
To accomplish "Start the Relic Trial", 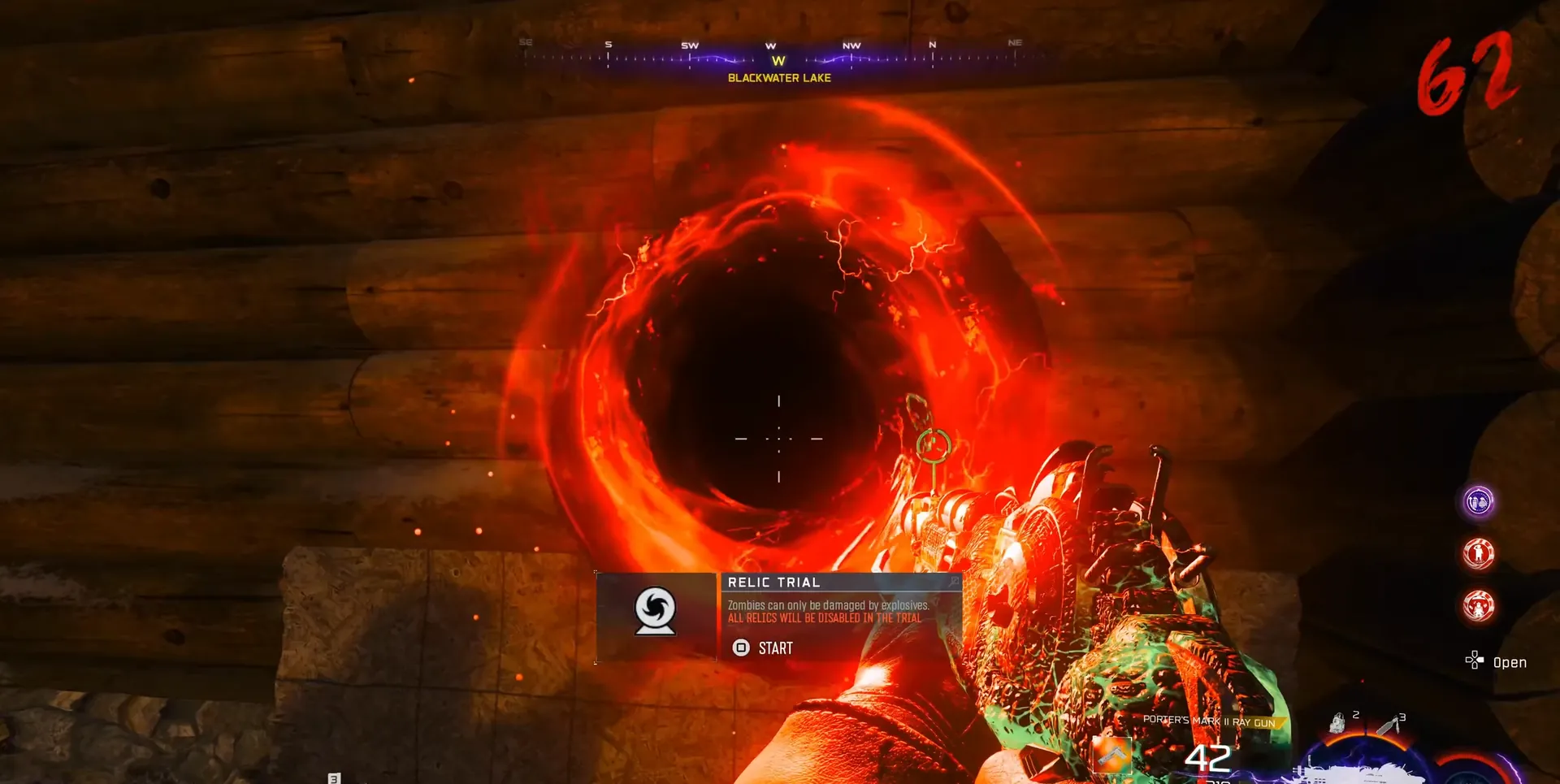I will coord(763,648).
